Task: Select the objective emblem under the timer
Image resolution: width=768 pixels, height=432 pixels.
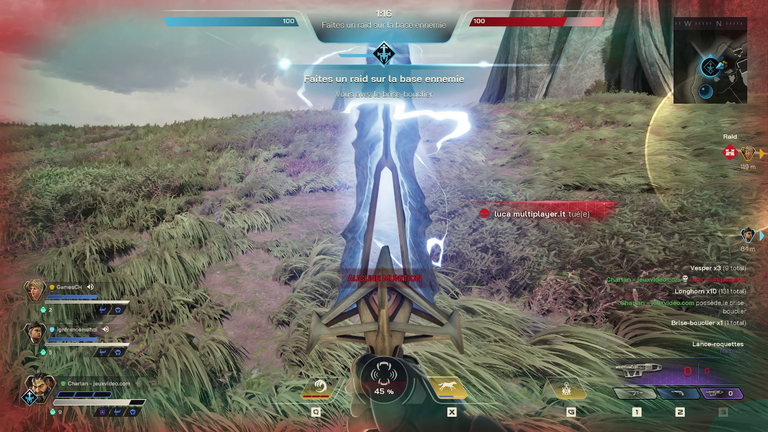Action: click(x=383, y=54)
